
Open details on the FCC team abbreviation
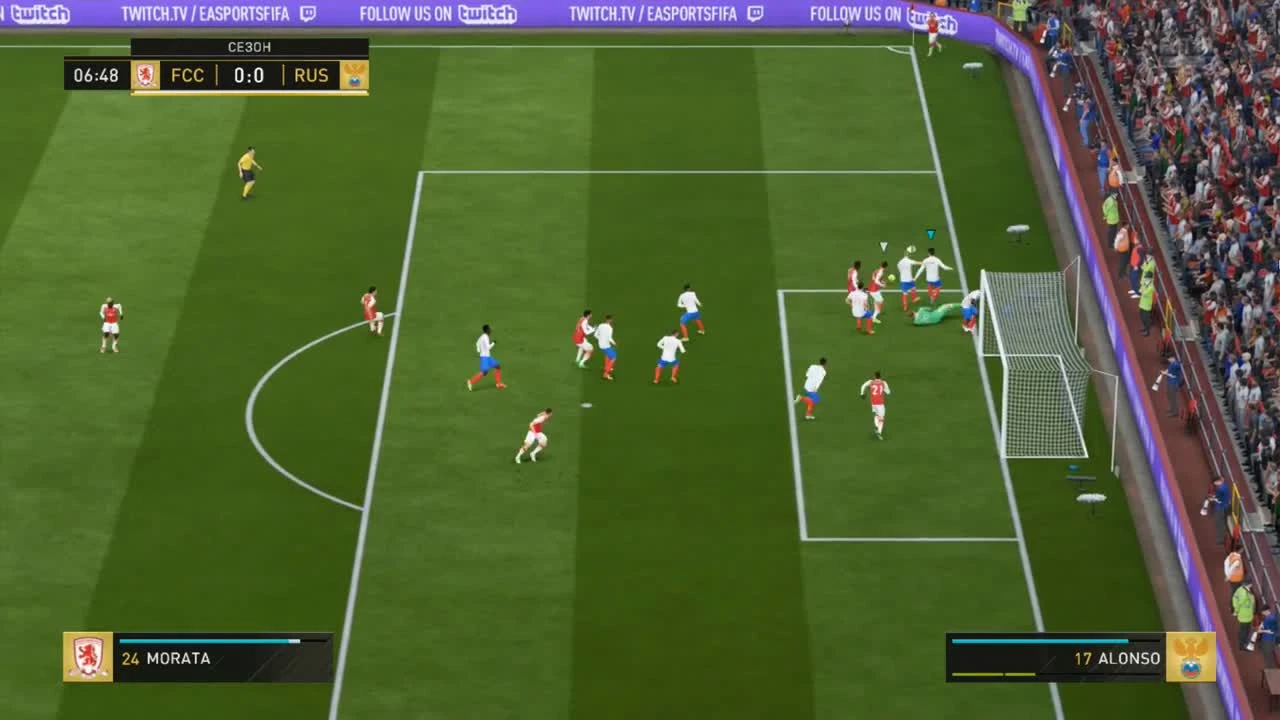pyautogui.click(x=190, y=75)
